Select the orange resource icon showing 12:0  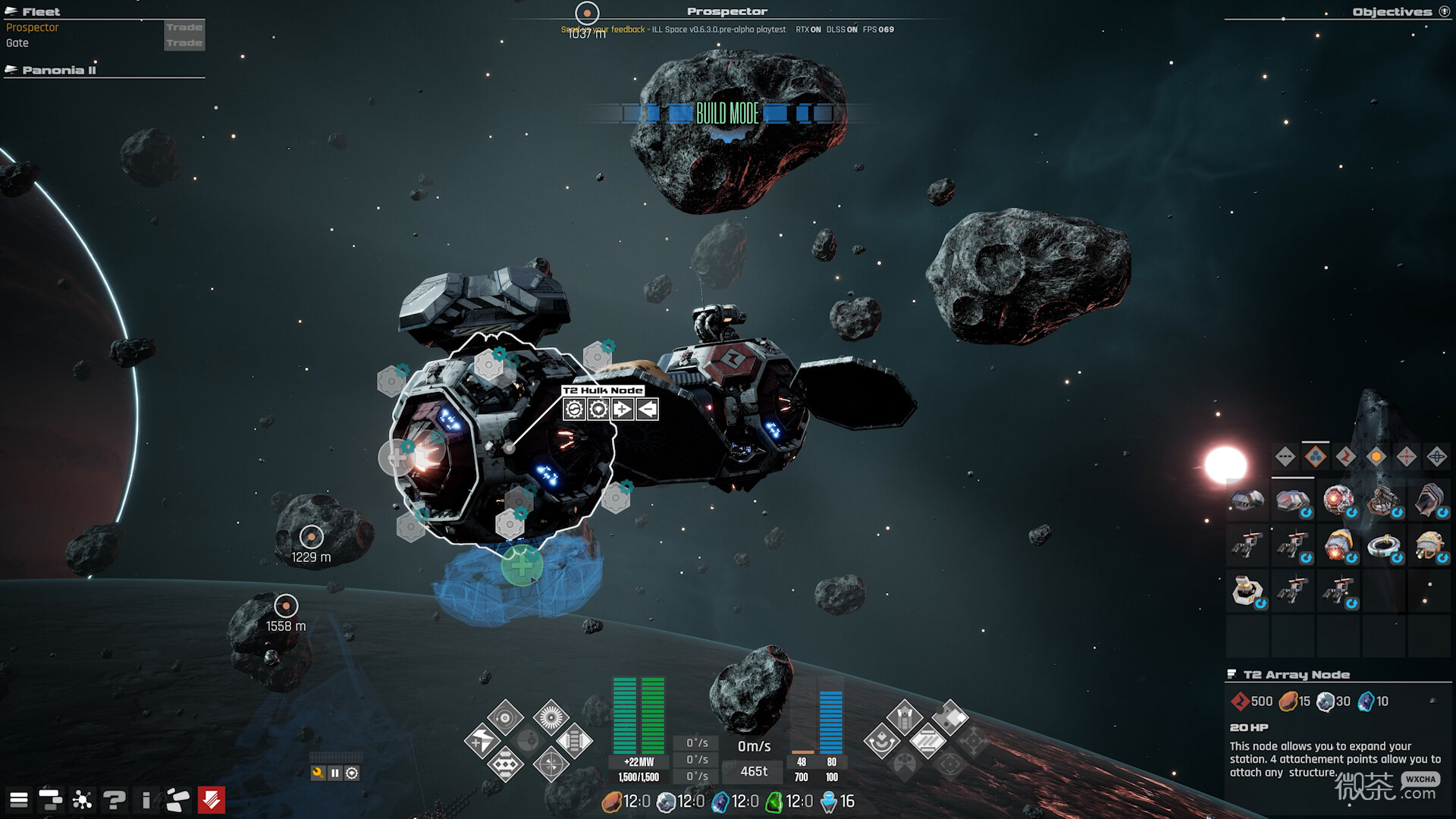click(x=611, y=801)
